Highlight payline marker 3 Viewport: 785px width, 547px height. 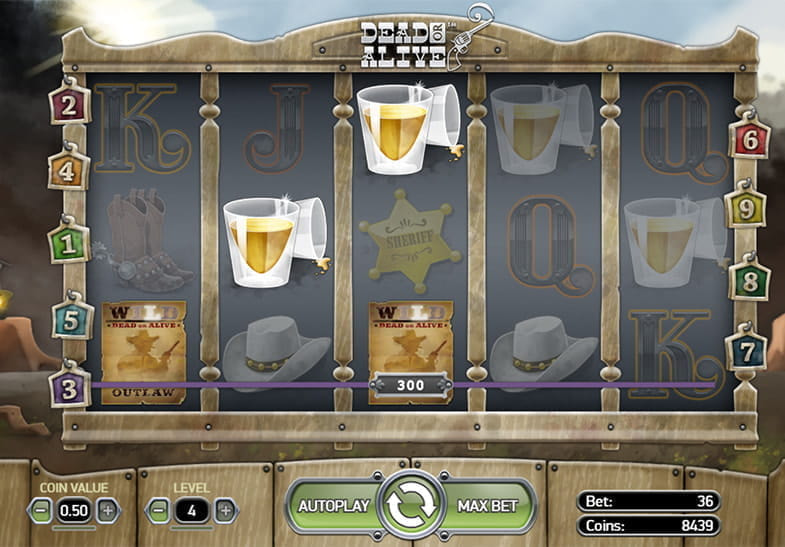coord(69,388)
